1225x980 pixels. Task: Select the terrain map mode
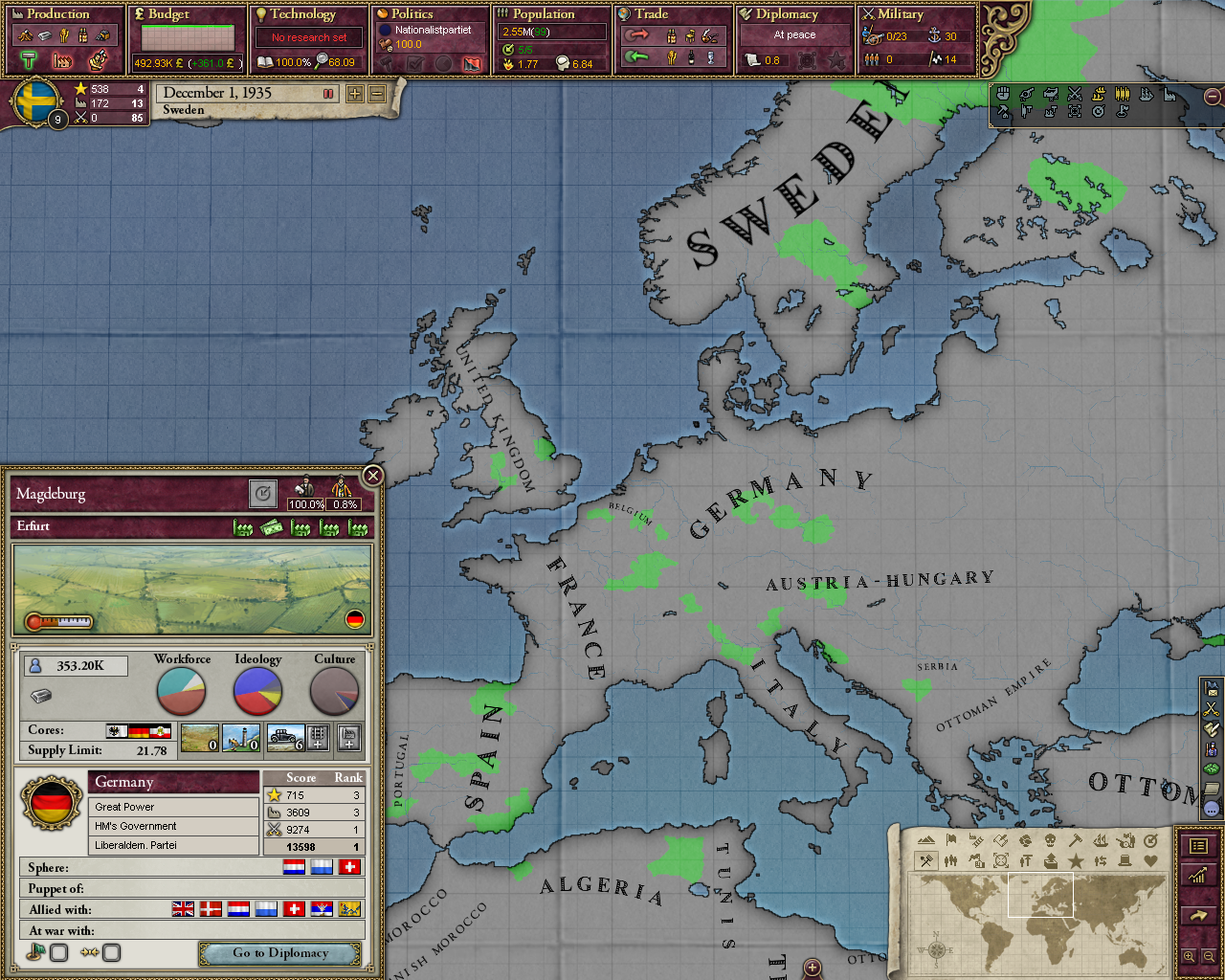coord(925,840)
